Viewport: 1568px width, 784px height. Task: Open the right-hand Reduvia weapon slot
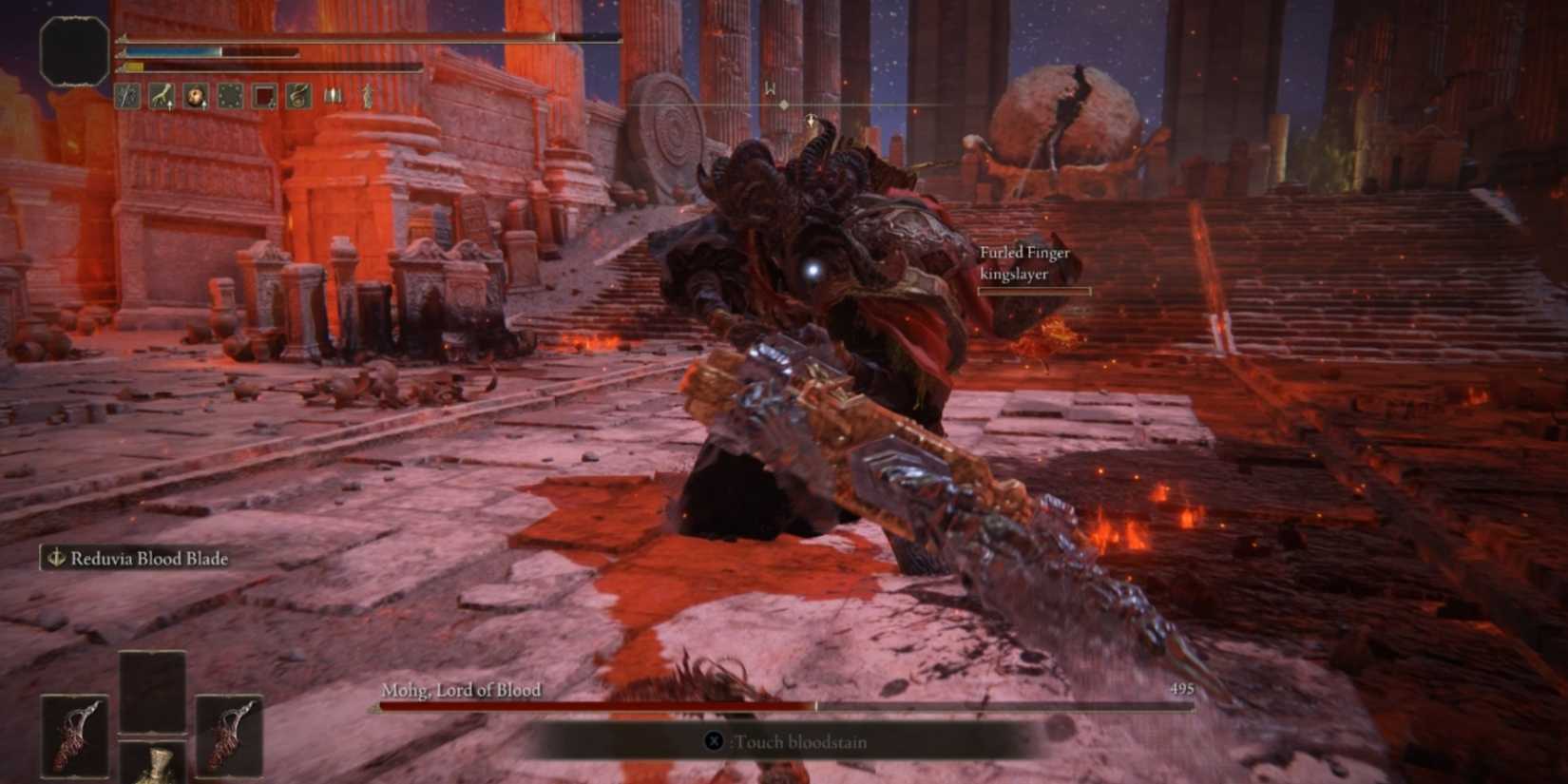coord(228,736)
